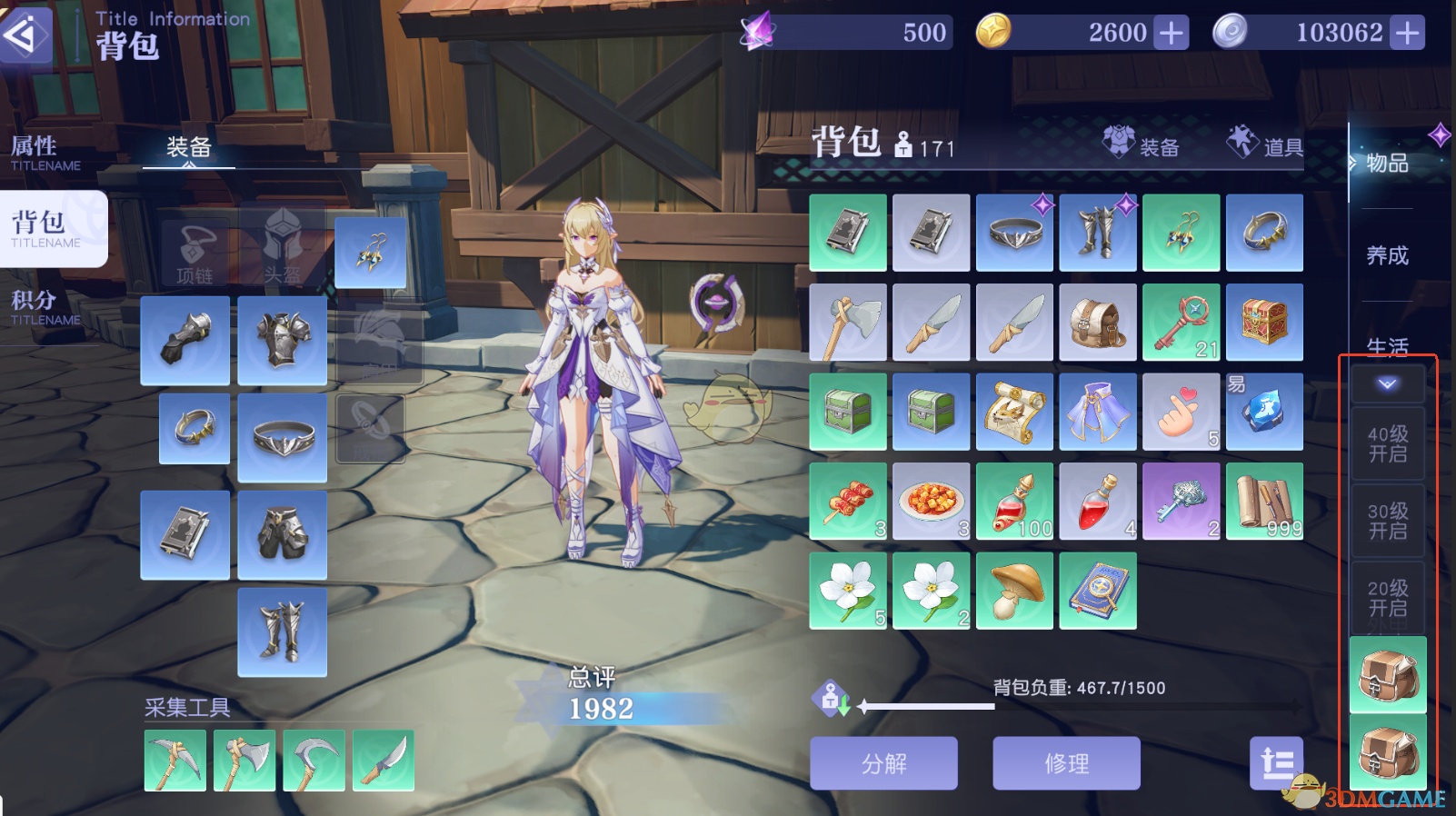Click the mushroom item in the backpack grid
1456x816 pixels.
(x=1014, y=590)
